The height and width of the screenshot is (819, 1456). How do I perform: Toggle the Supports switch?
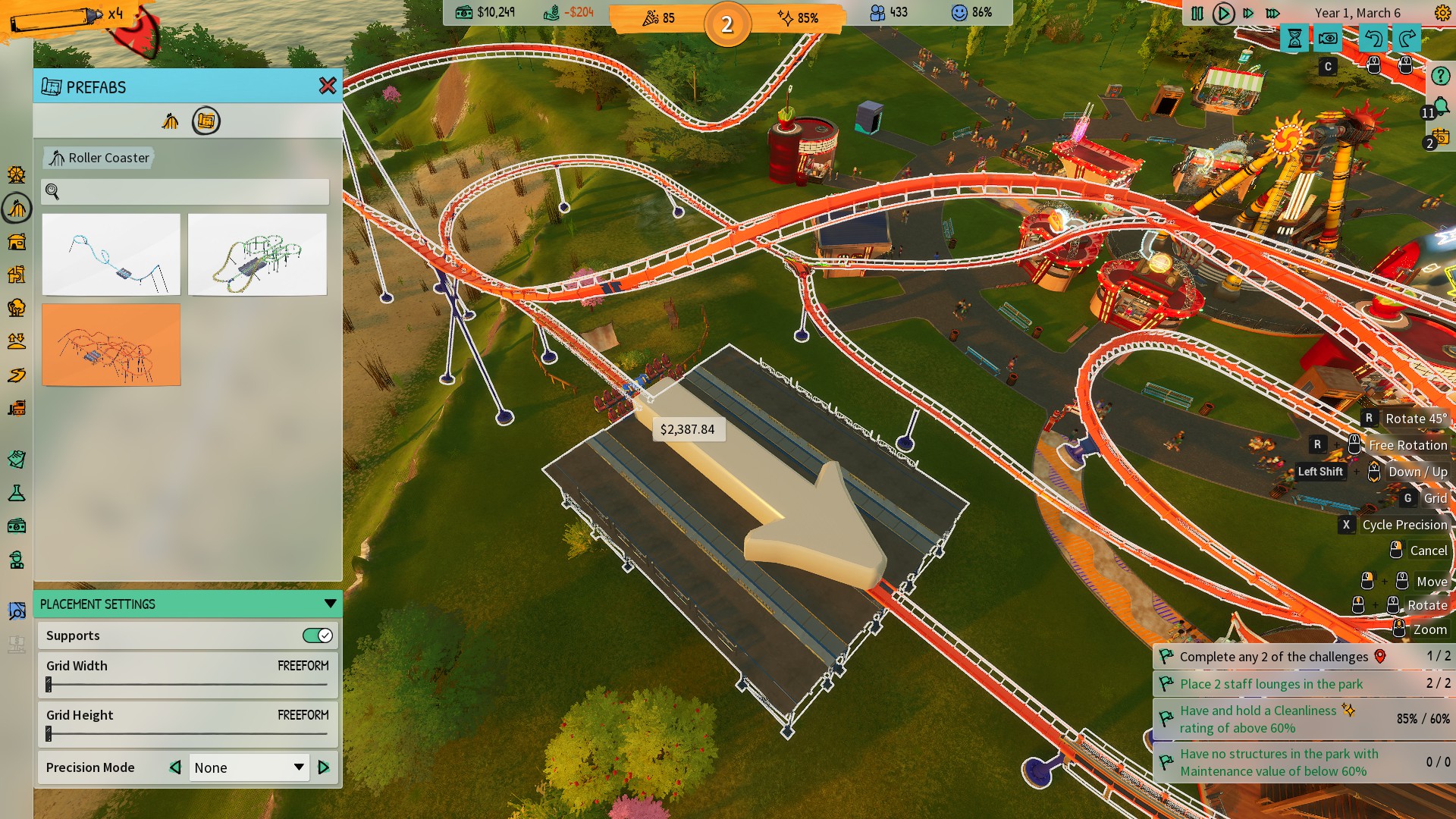(x=317, y=635)
